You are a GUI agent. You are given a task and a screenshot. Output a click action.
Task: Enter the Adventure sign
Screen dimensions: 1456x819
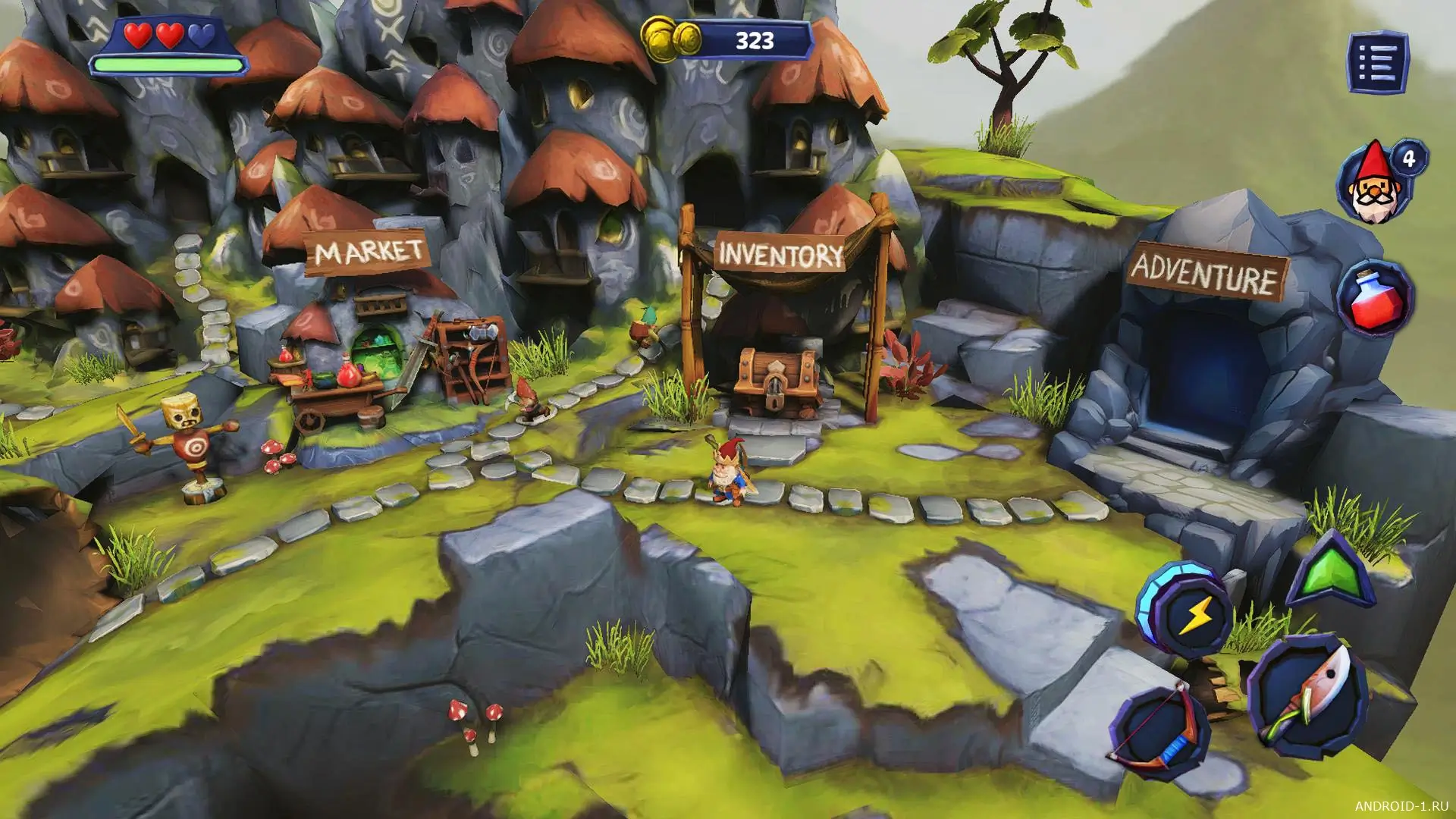(x=1207, y=274)
